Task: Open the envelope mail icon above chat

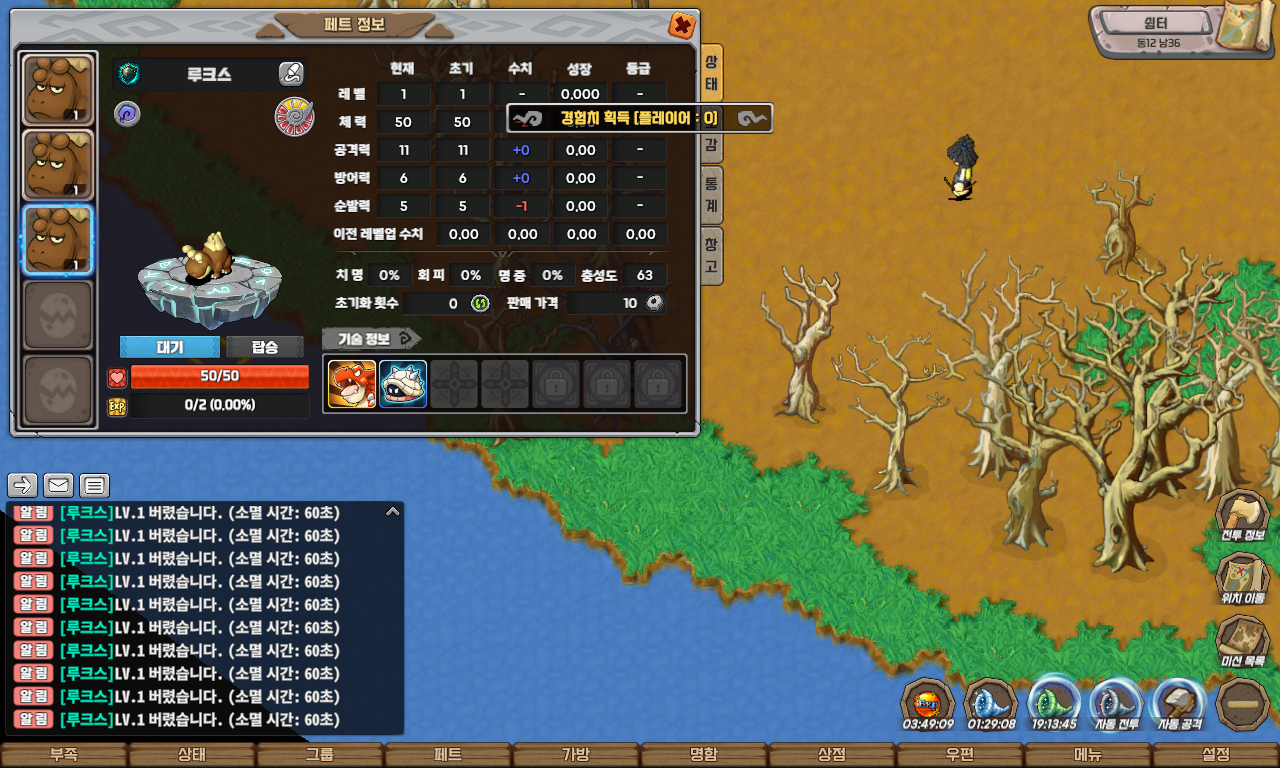Action: pos(59,486)
